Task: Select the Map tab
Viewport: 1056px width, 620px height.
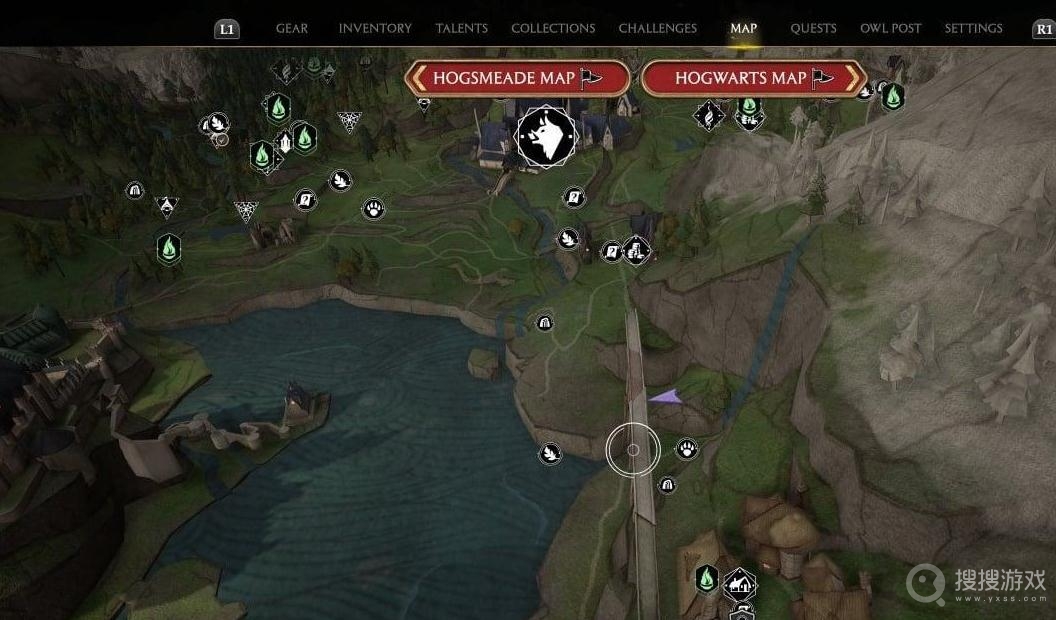Action: click(x=743, y=28)
